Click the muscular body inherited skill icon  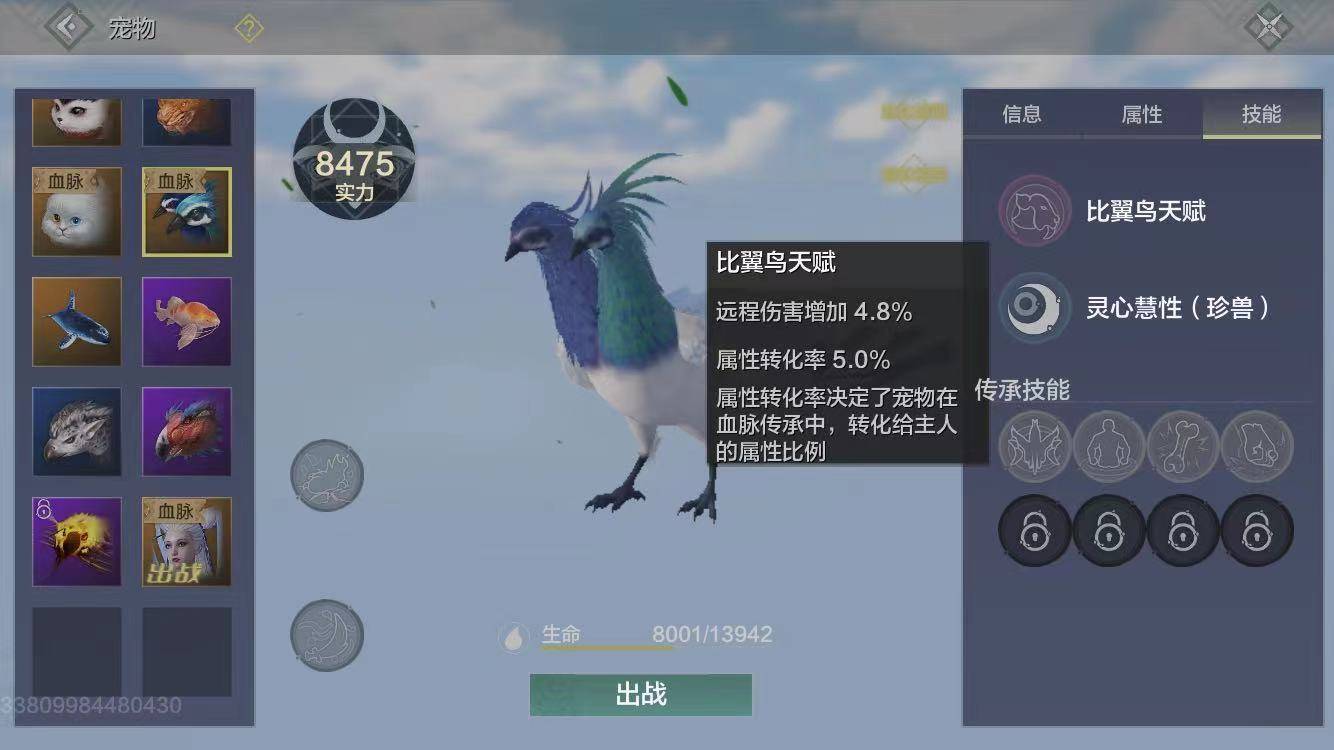coord(1109,447)
